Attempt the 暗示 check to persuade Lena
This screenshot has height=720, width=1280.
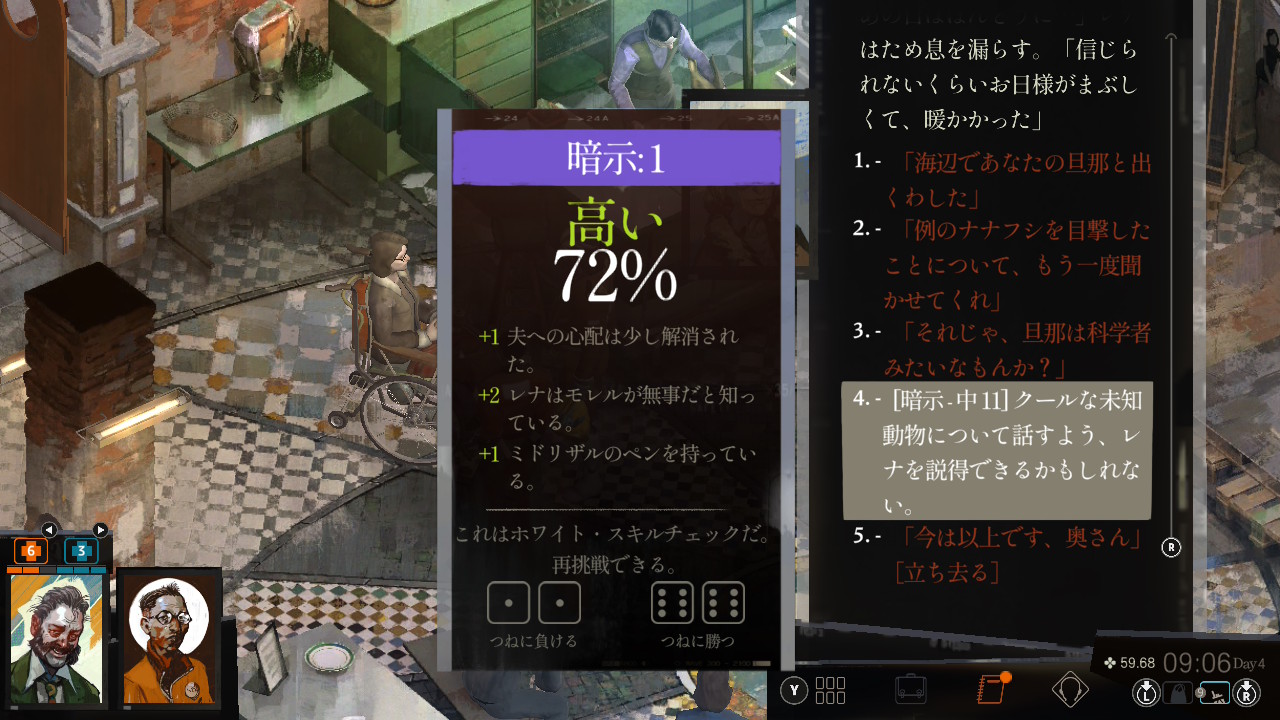click(1010, 450)
